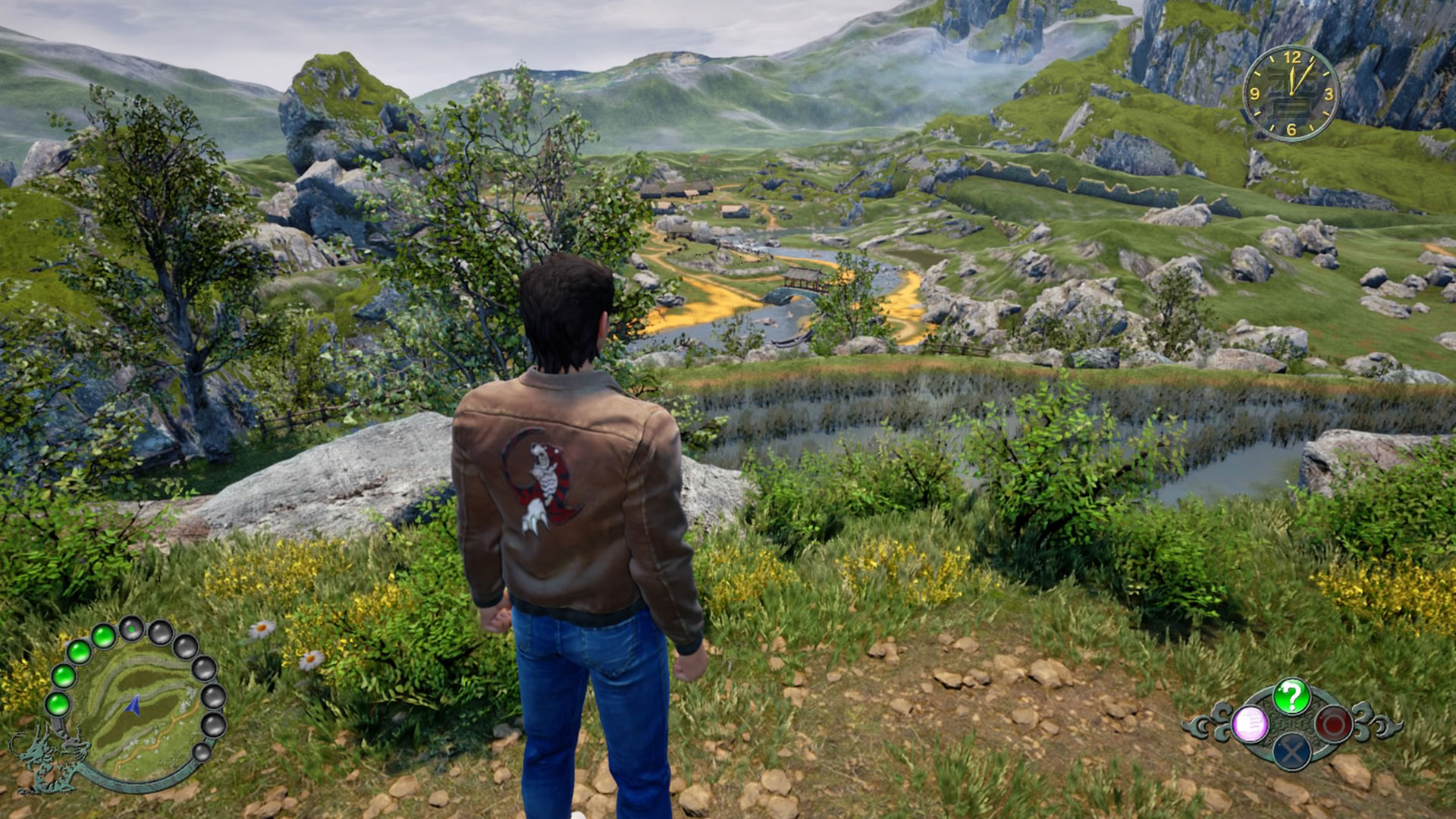Viewport: 1456px width, 819px height.
Task: Select the blue player arrow on the minimap
Action: [x=133, y=705]
